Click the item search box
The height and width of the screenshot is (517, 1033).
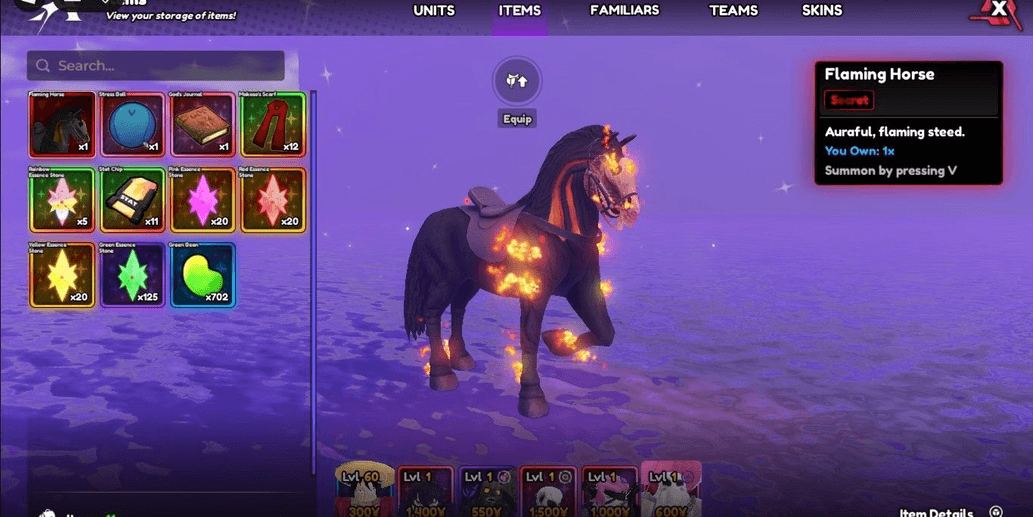click(x=156, y=66)
